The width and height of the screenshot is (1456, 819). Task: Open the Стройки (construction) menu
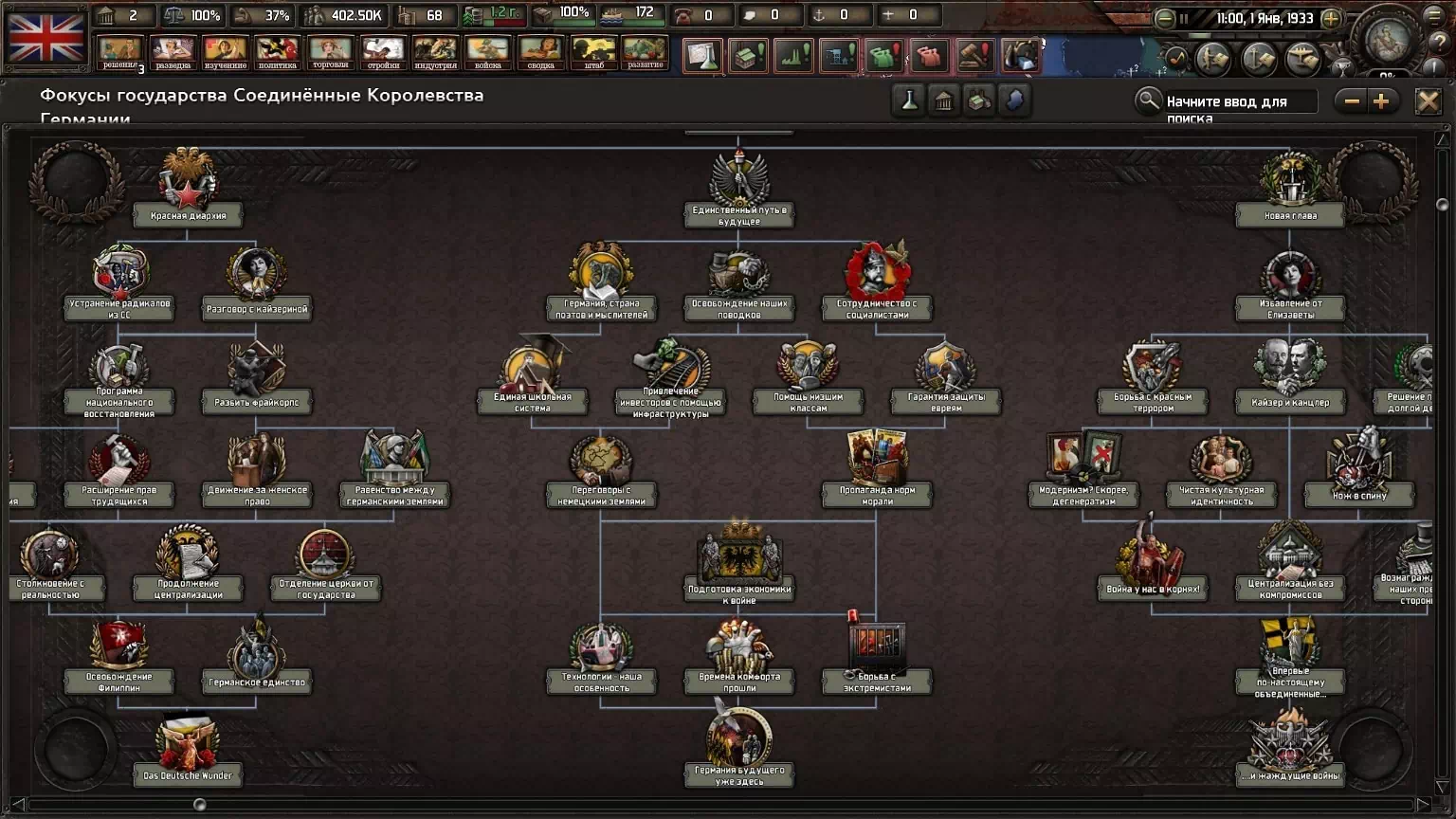[383, 52]
